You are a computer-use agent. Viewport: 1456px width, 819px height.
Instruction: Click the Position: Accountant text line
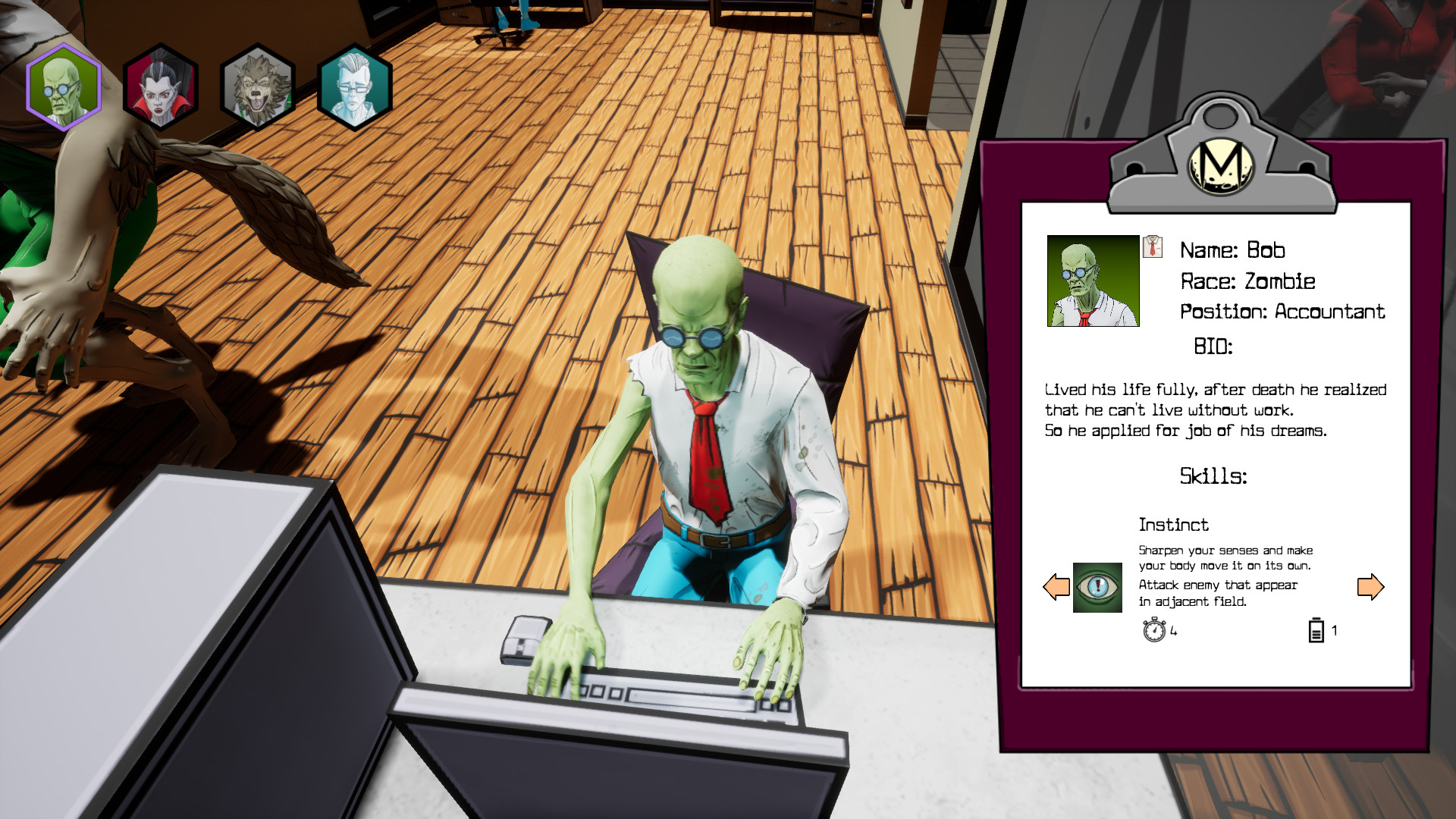[1283, 311]
